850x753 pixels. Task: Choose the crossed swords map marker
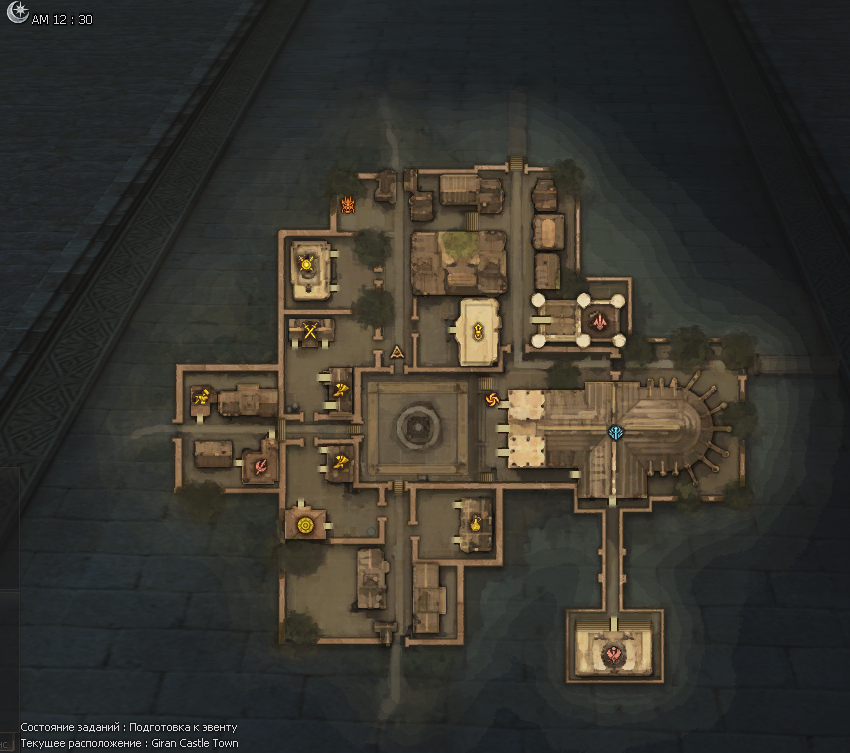[311, 330]
